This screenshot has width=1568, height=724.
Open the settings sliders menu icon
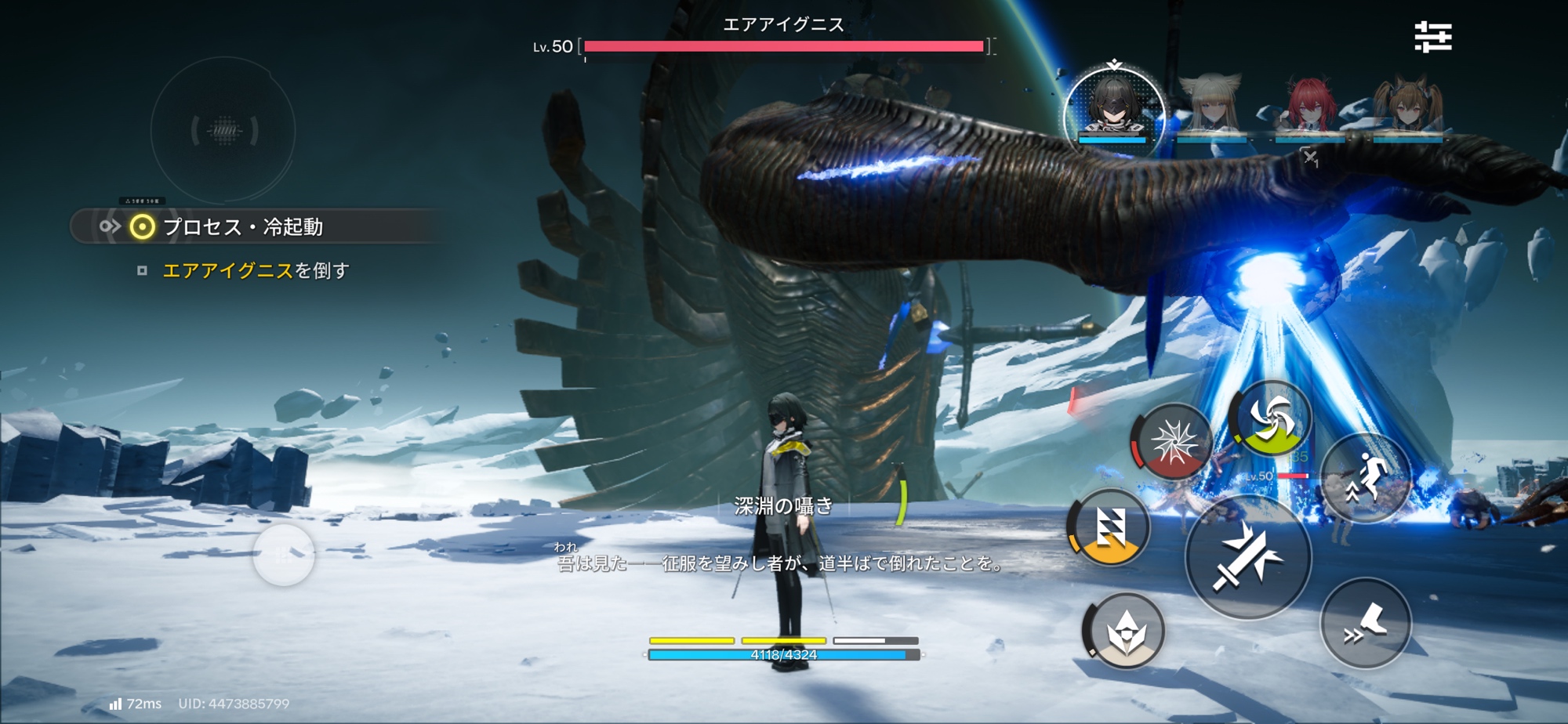pyautogui.click(x=1433, y=37)
